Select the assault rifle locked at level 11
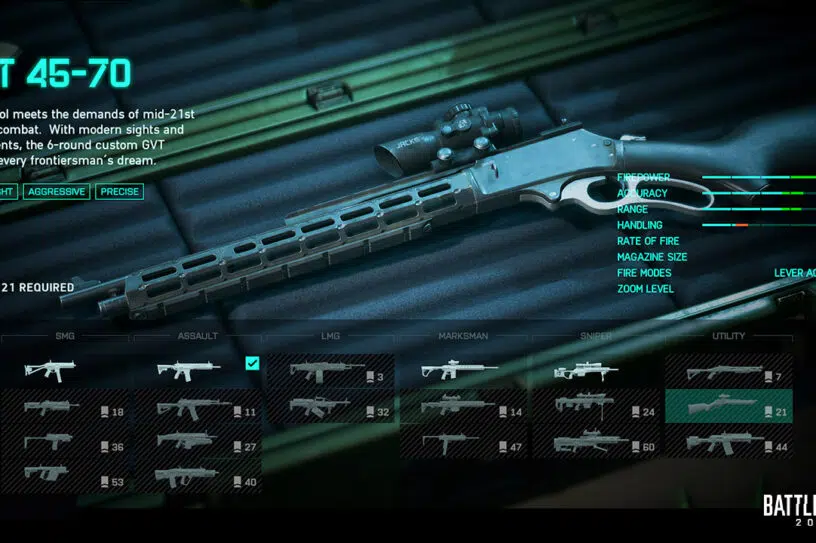The image size is (816, 543). point(196,408)
